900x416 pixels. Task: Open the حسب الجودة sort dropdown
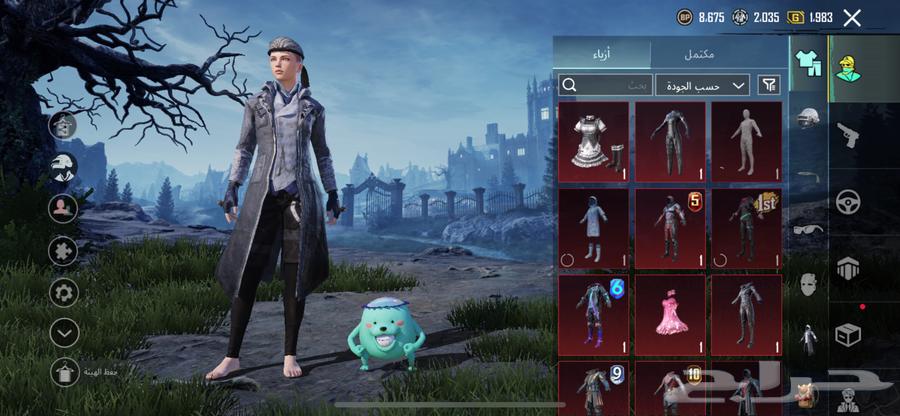coord(705,86)
